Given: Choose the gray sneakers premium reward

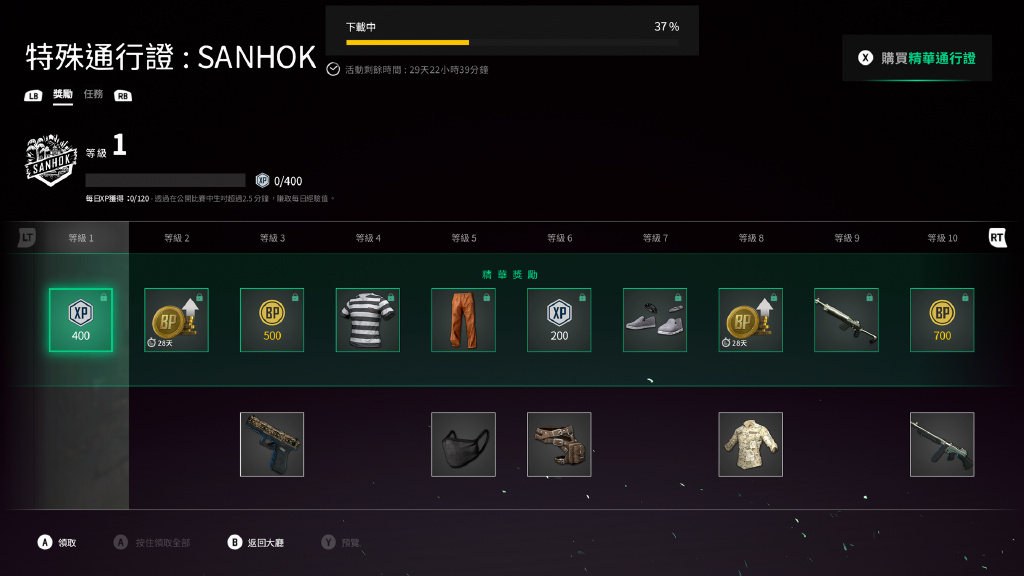Looking at the screenshot, I should point(655,320).
